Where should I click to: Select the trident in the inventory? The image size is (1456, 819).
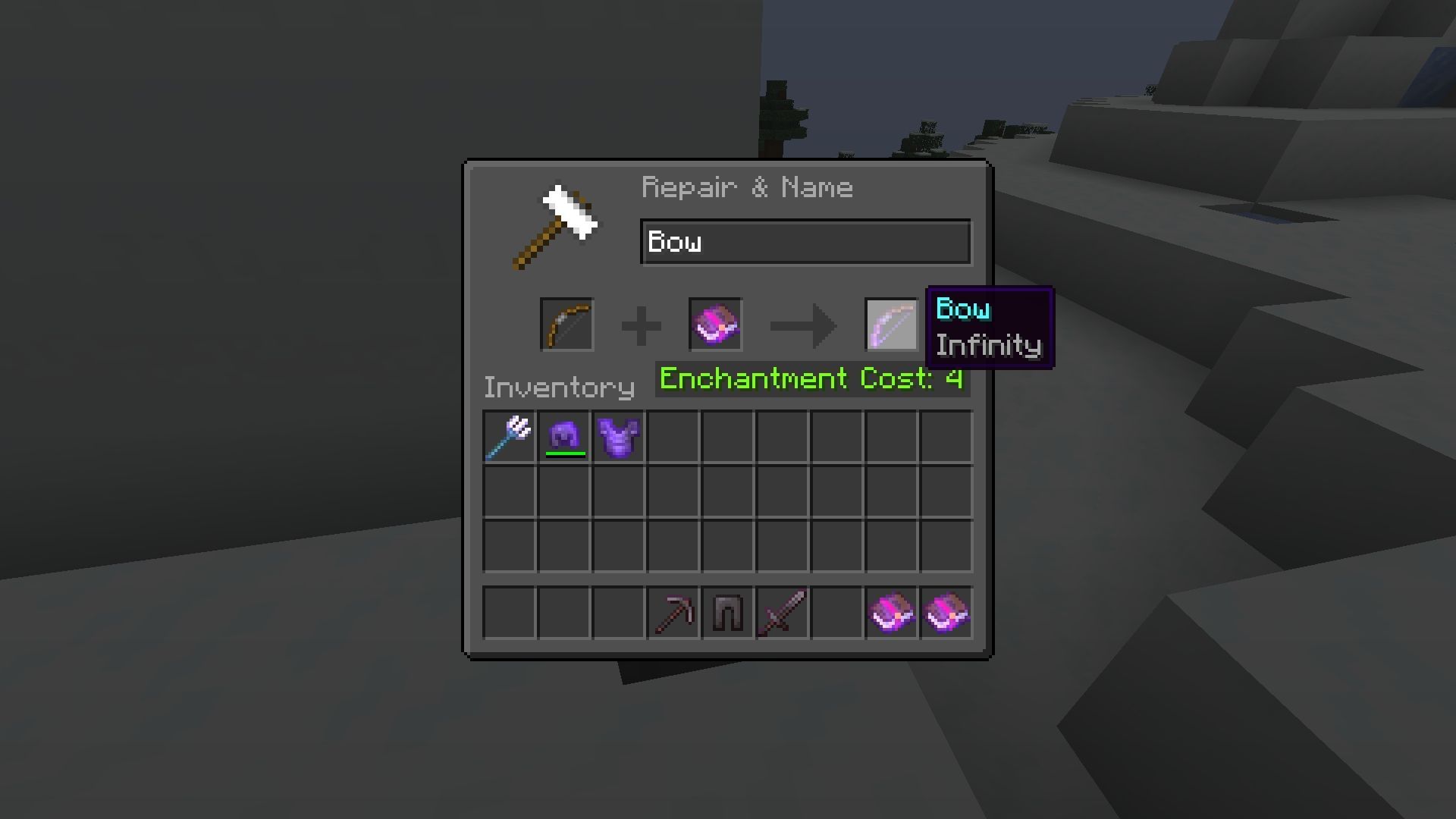point(508,435)
